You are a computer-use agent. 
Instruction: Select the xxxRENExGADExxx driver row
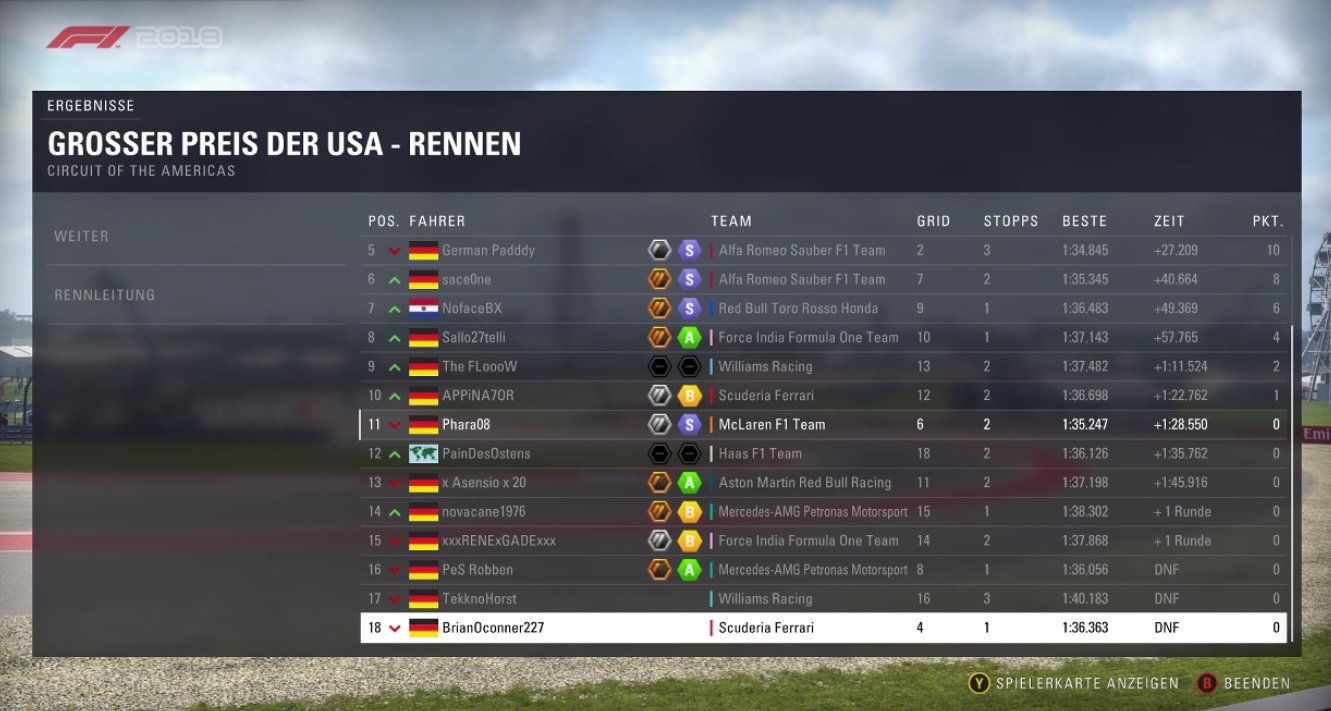click(498, 540)
